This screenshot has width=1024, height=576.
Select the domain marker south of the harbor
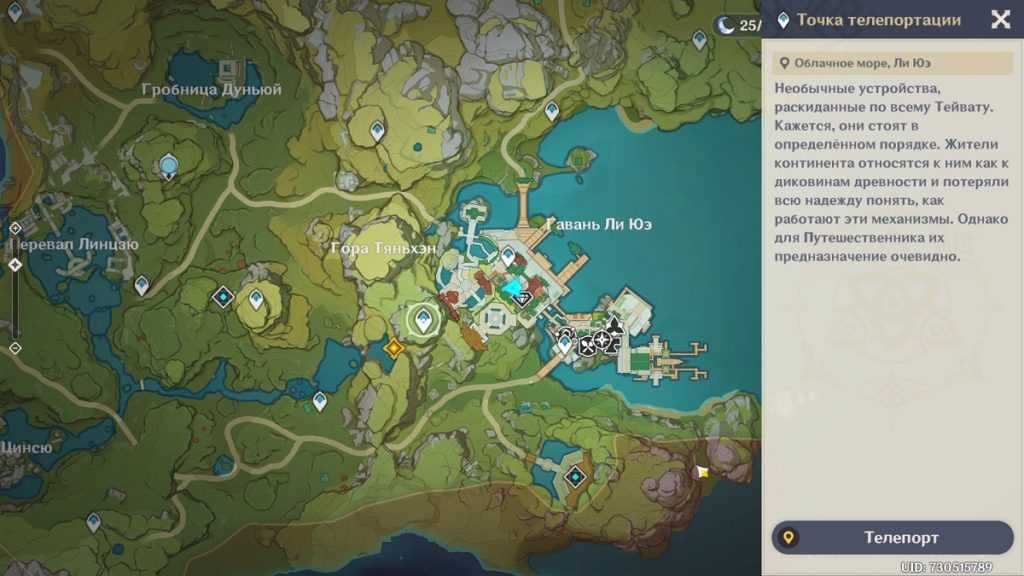575,477
